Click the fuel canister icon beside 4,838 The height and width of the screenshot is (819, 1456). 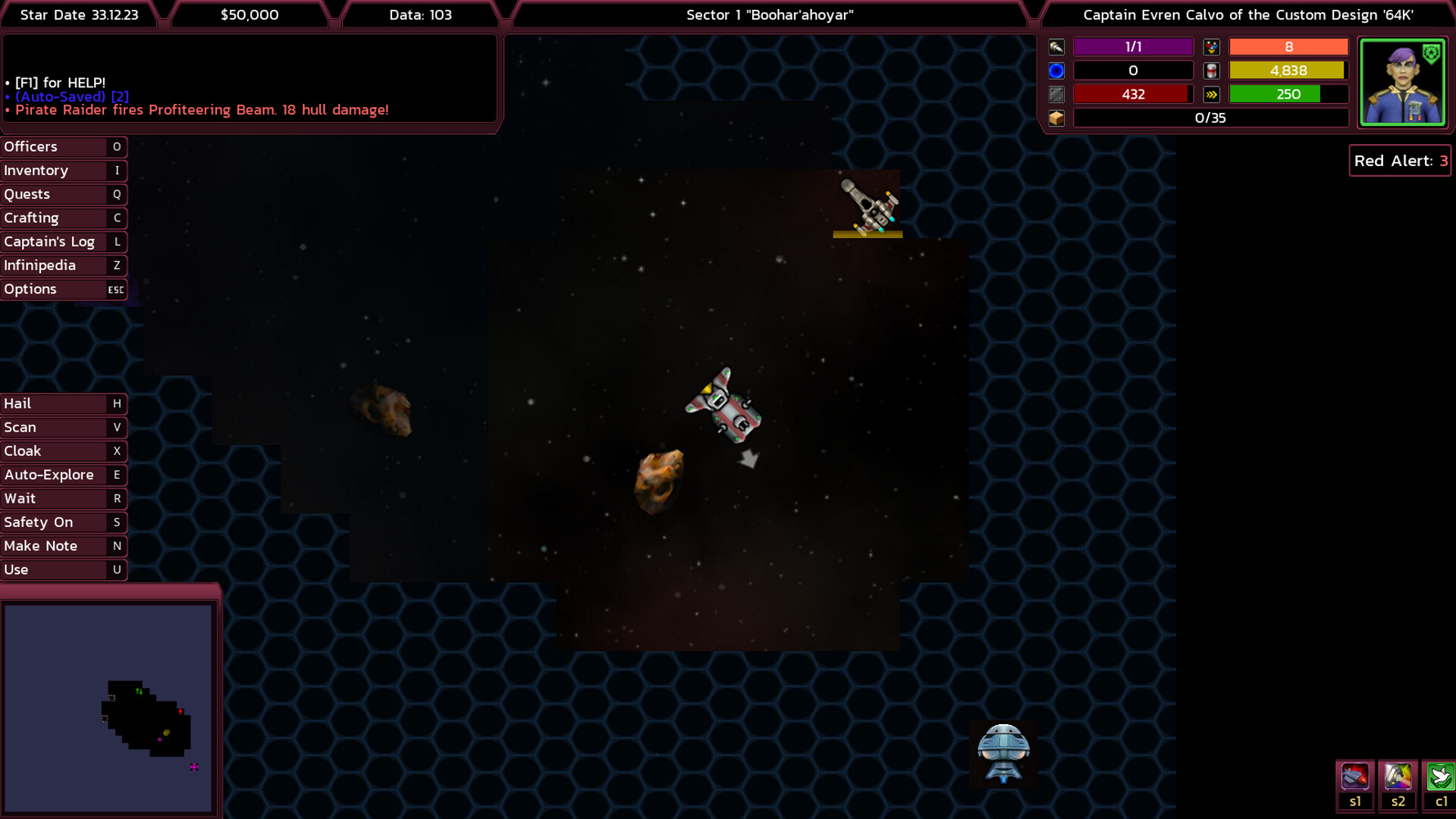point(1211,70)
